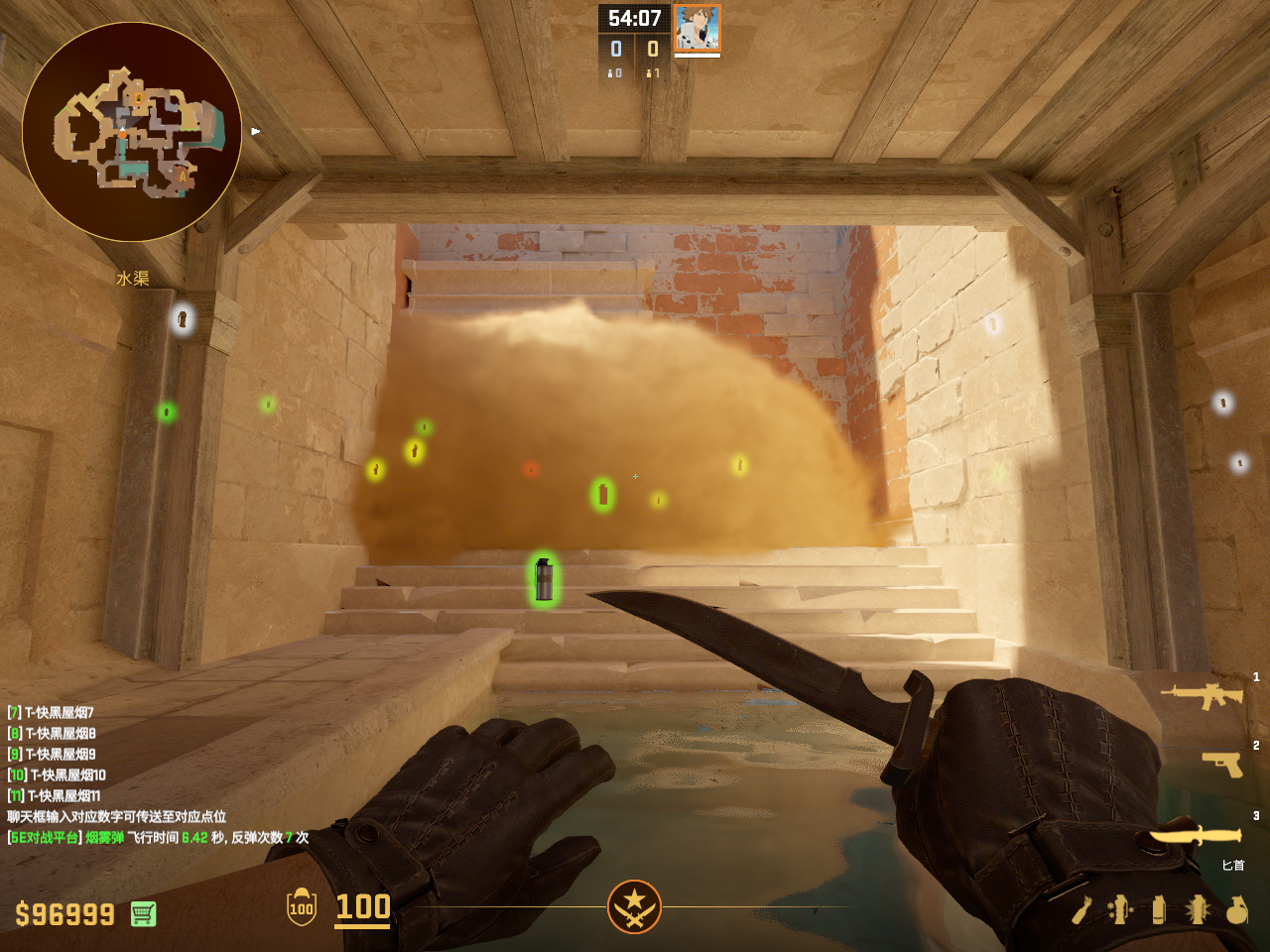Open the green shopping cart buy icon

click(143, 913)
